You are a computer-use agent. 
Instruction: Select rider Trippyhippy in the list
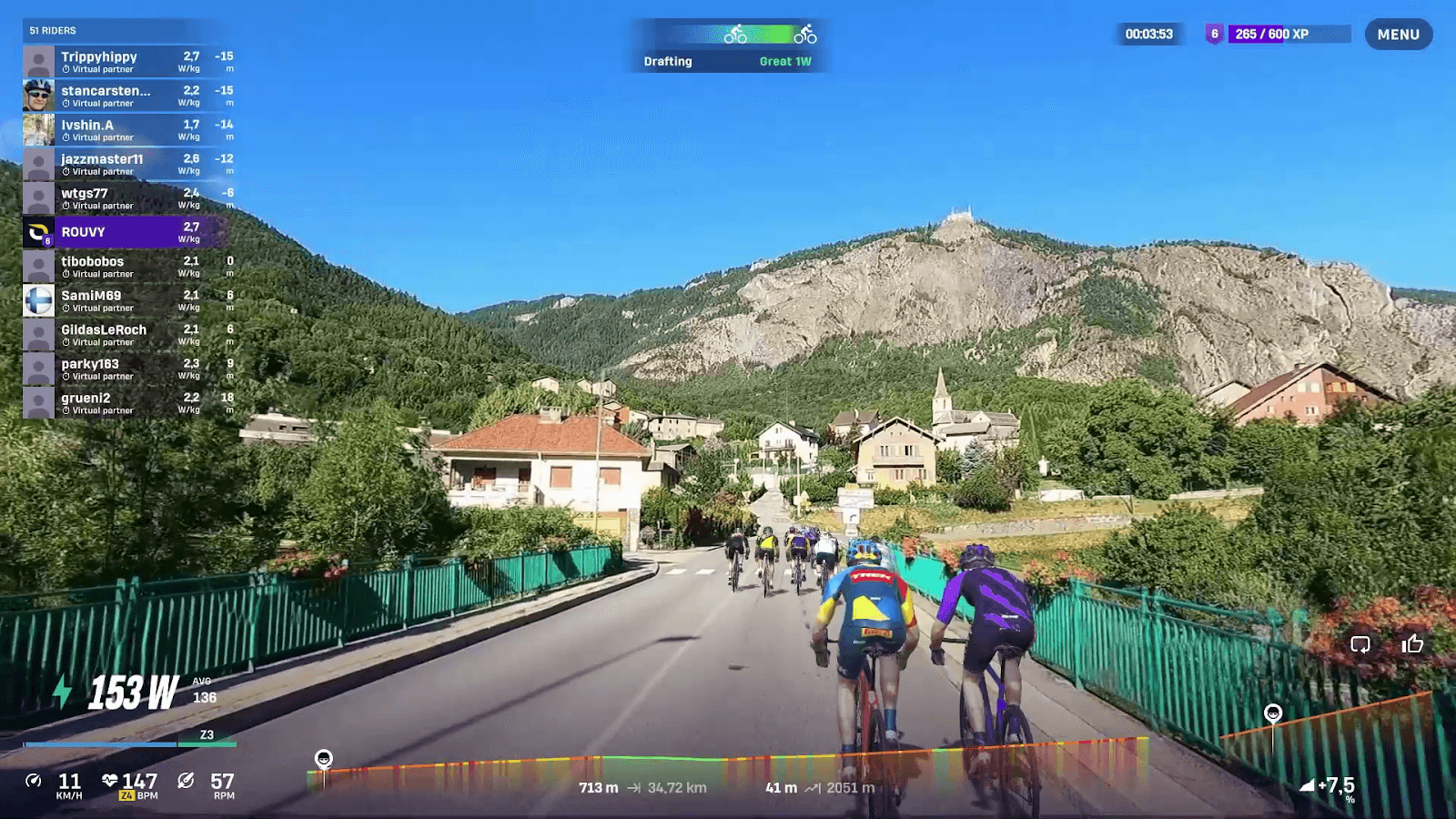pyautogui.click(x=127, y=62)
